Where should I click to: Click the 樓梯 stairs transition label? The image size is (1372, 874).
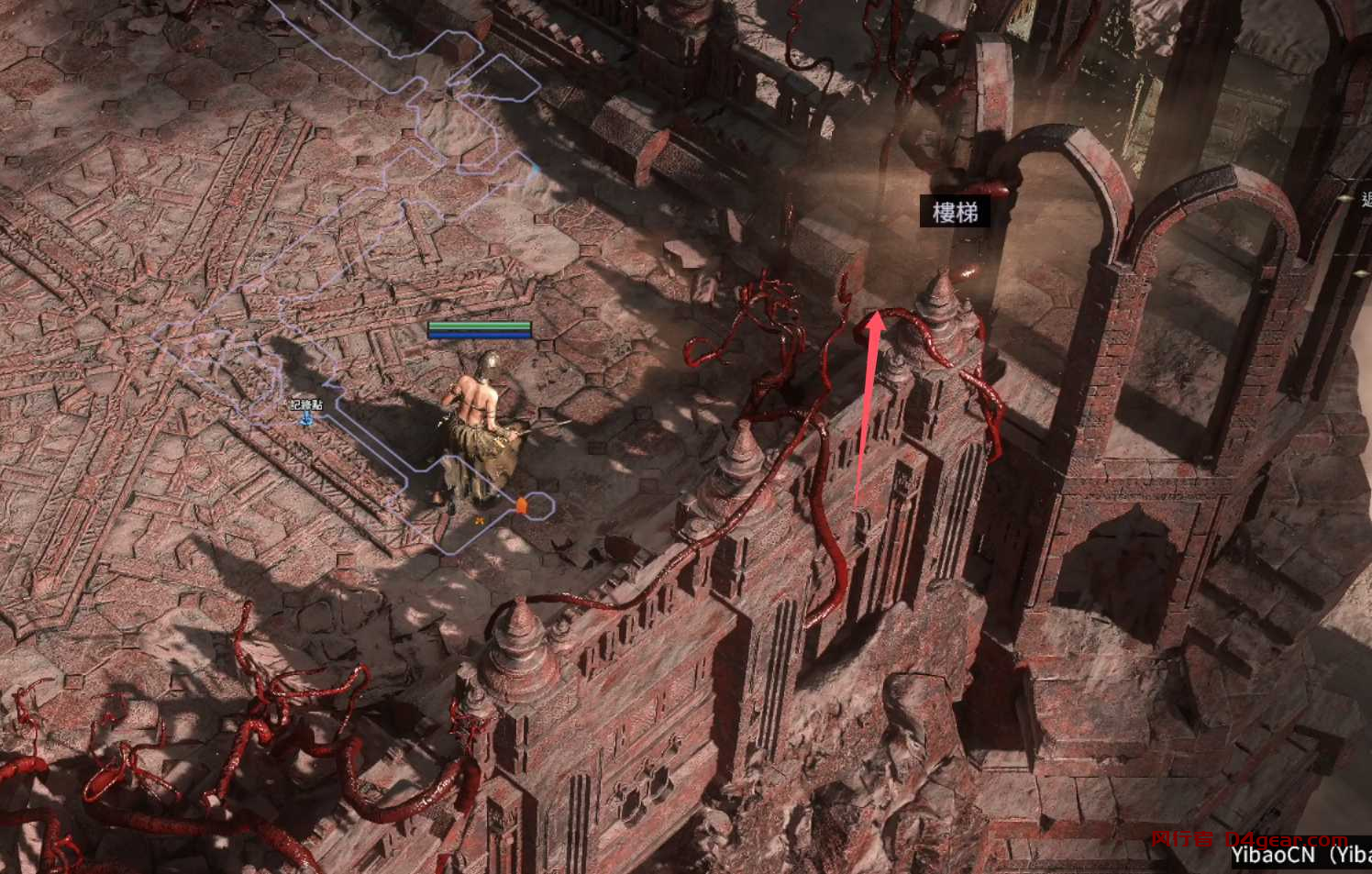[x=955, y=213]
